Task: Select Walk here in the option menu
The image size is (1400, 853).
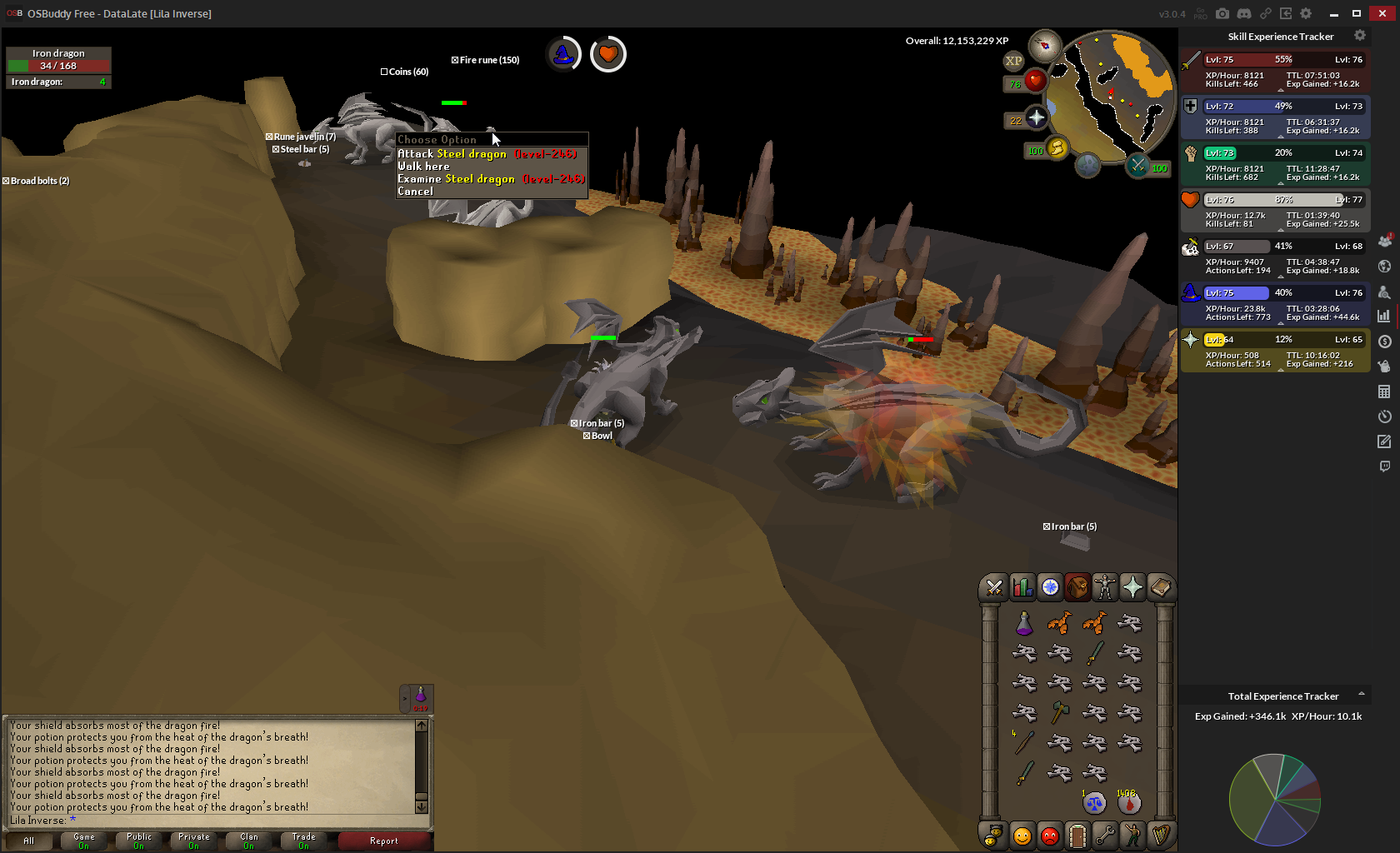Action: click(x=423, y=167)
